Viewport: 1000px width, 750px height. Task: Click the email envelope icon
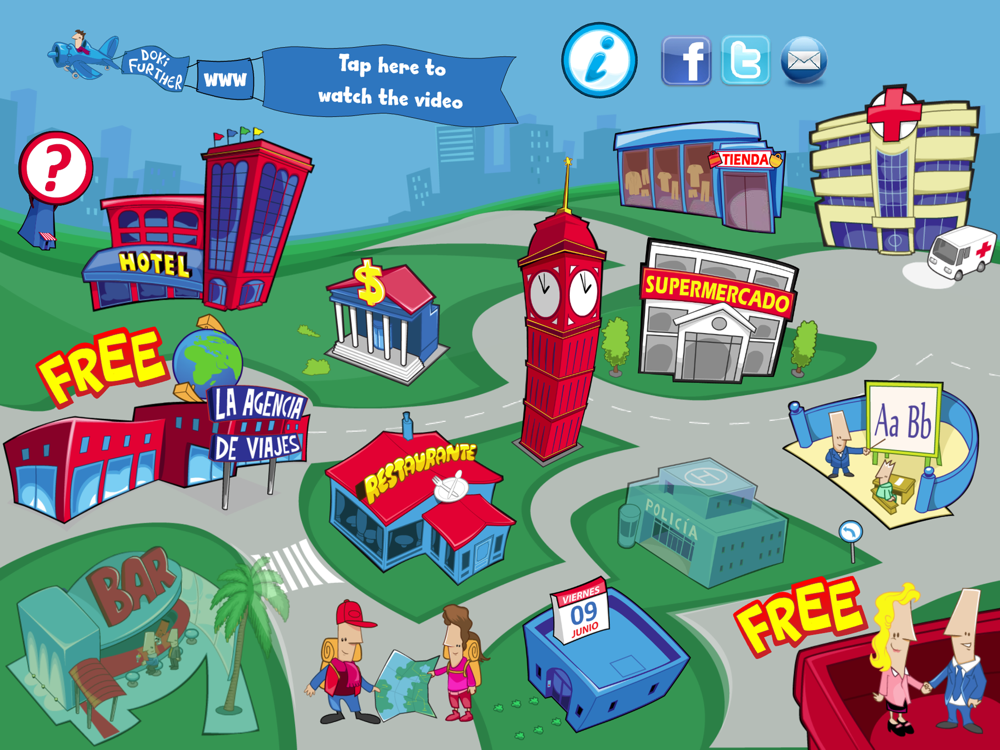(803, 61)
